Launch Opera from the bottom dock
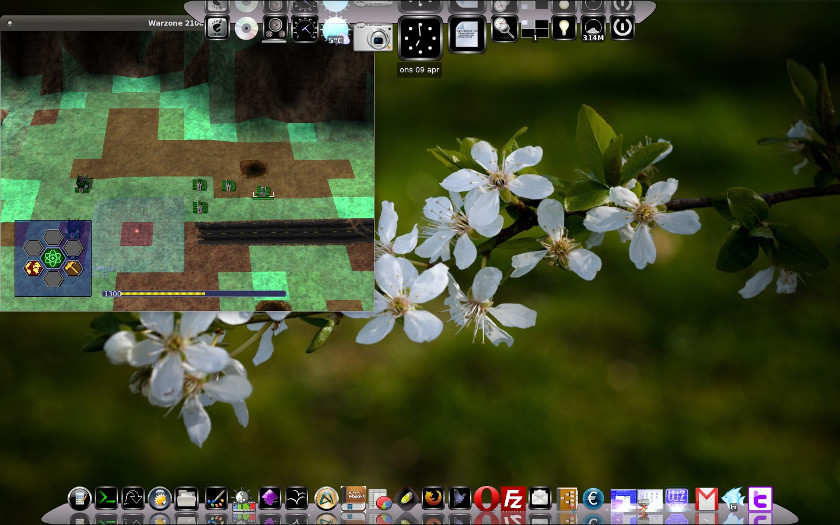Image resolution: width=840 pixels, height=525 pixels. tap(487, 498)
